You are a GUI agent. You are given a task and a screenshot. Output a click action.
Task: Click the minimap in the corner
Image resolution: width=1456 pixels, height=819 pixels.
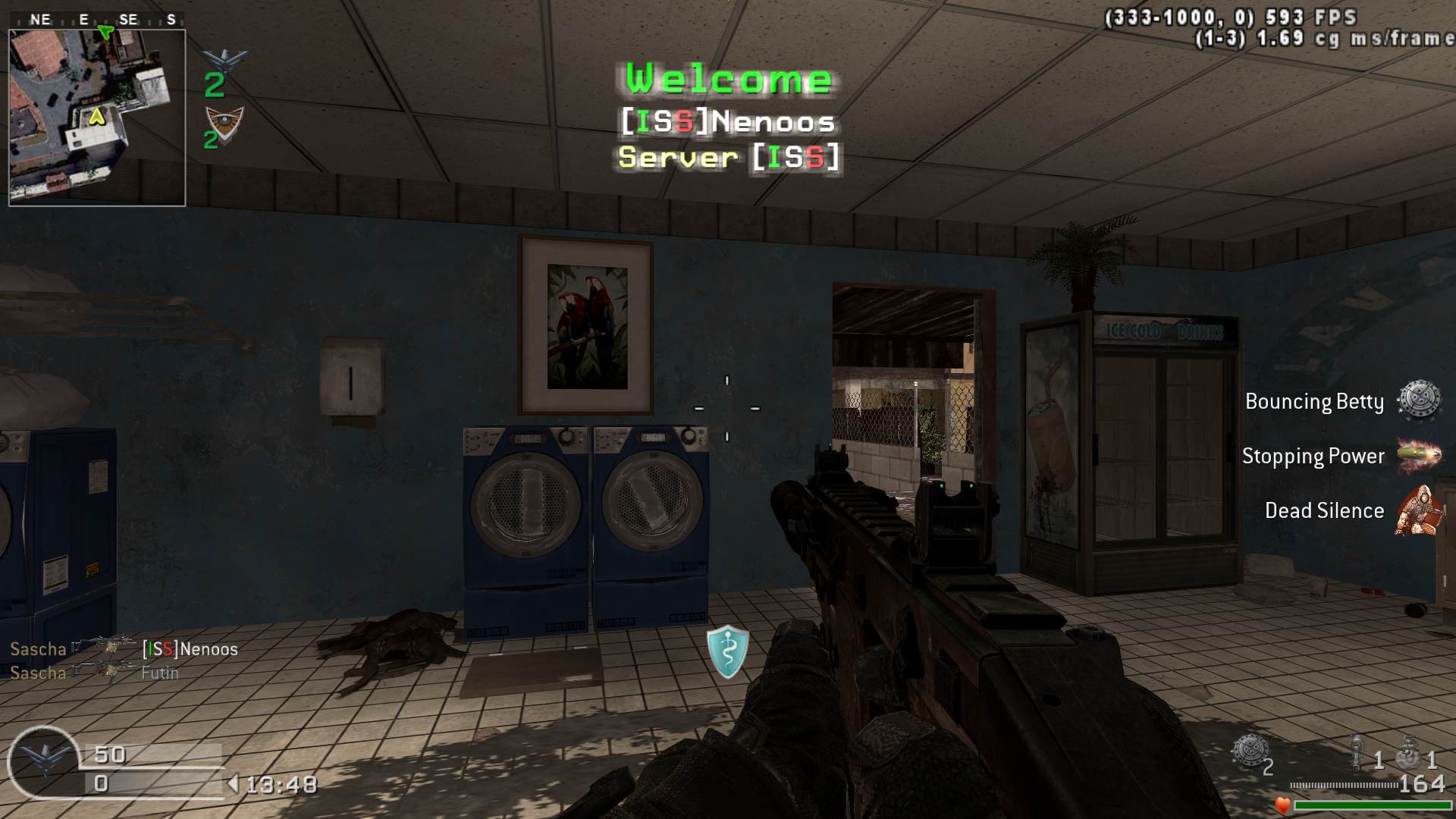pos(97,118)
